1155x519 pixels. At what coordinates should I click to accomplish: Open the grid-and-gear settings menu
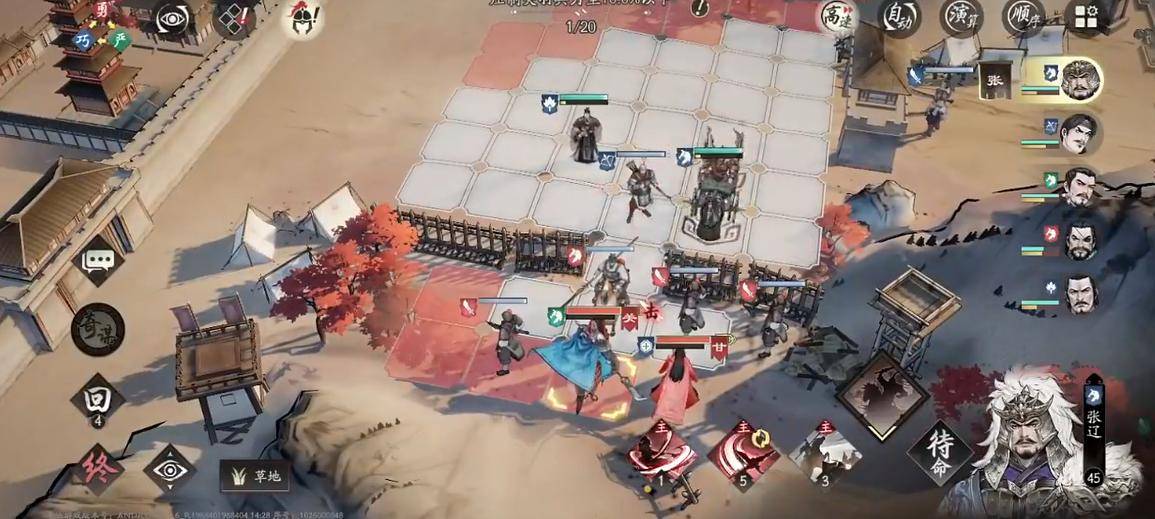(1086, 17)
